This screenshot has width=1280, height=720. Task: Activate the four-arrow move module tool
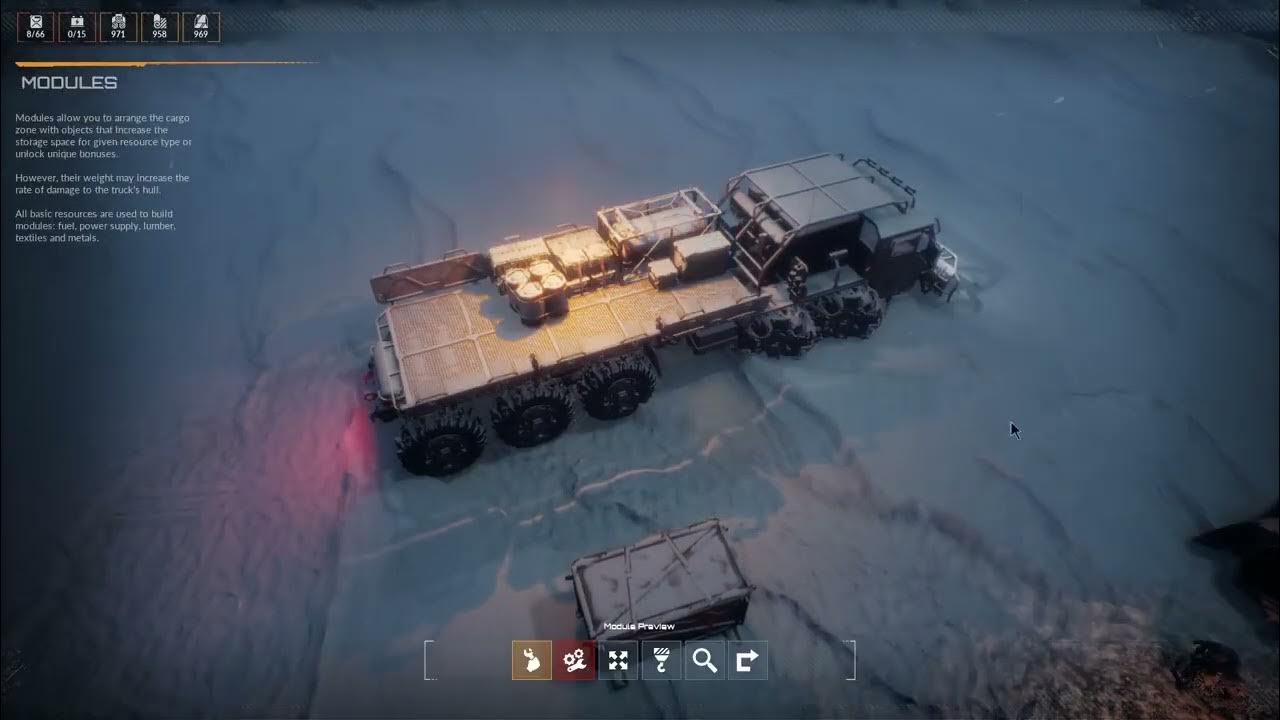(x=618, y=660)
